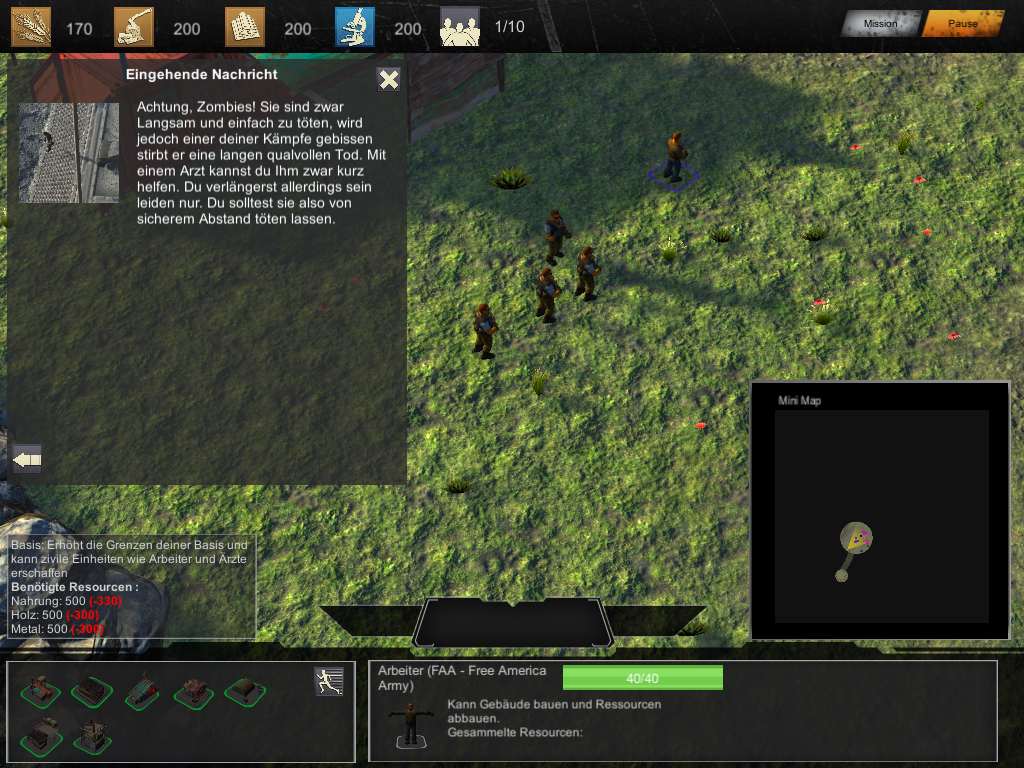Choose the green medical tent building
Image resolution: width=1024 pixels, height=768 pixels.
pyautogui.click(x=244, y=690)
